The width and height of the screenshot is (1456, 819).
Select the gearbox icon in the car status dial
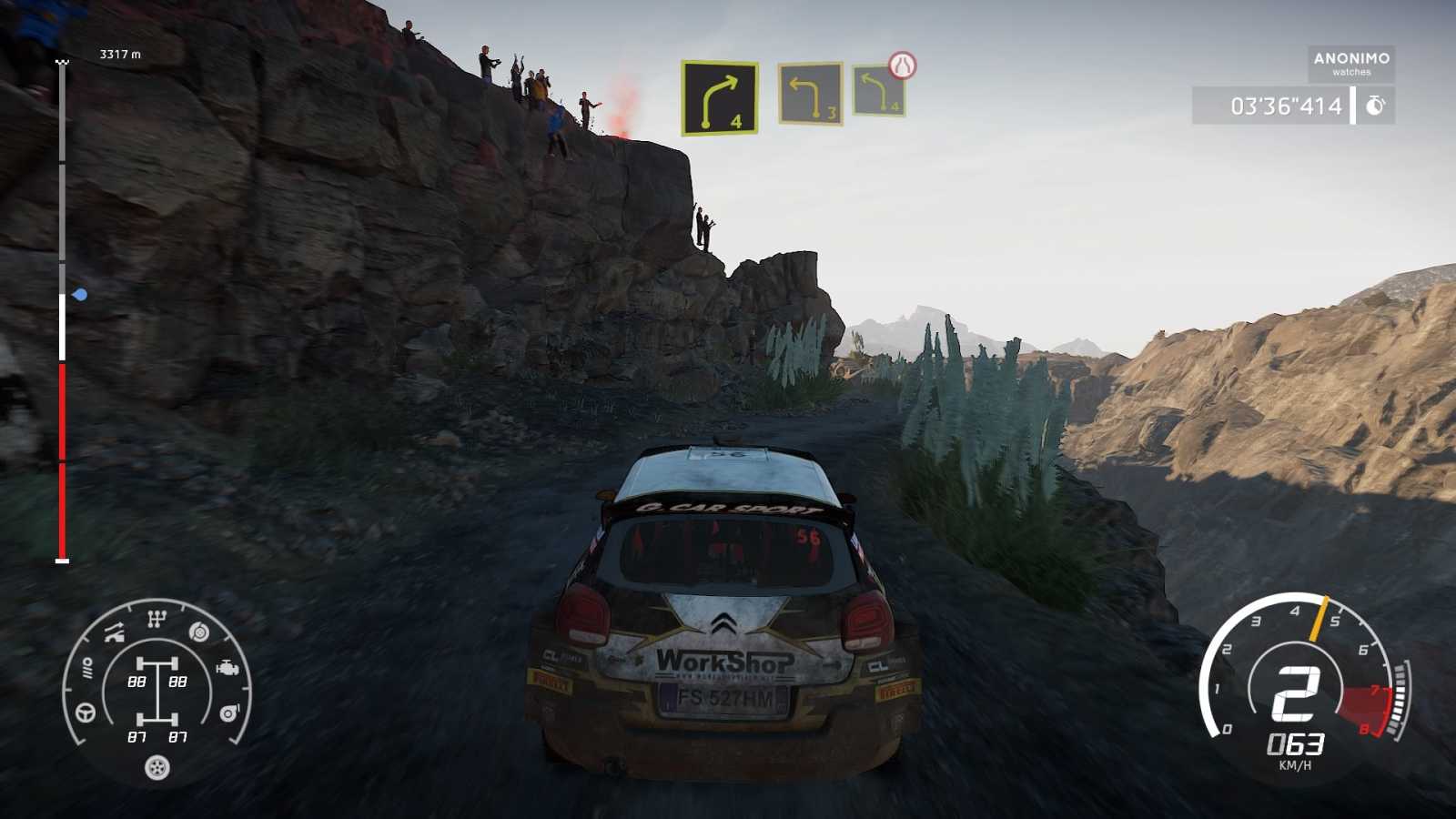157,618
